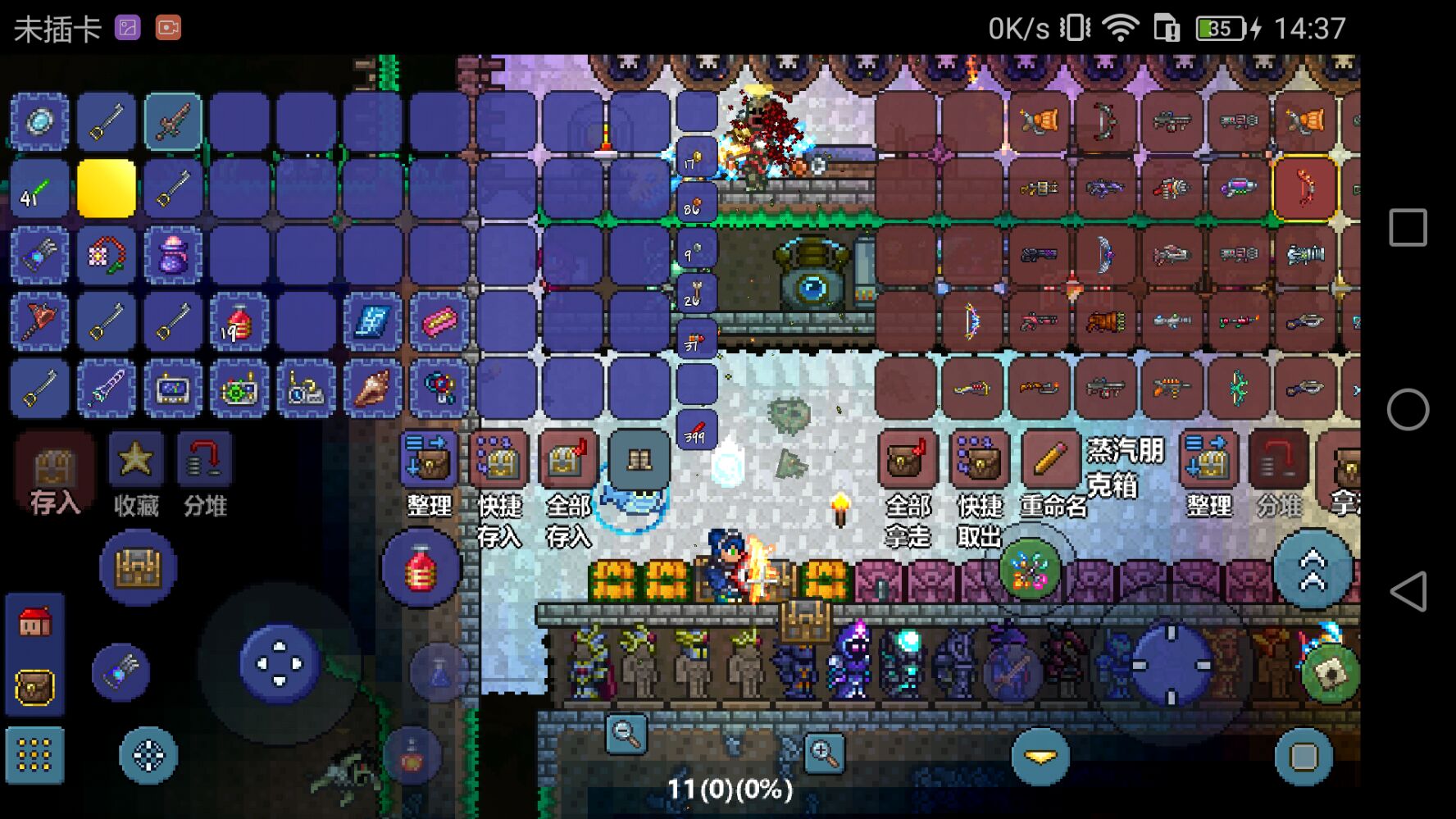1456x819 pixels.
Task: Open the red house housing menu
Action: 34,623
